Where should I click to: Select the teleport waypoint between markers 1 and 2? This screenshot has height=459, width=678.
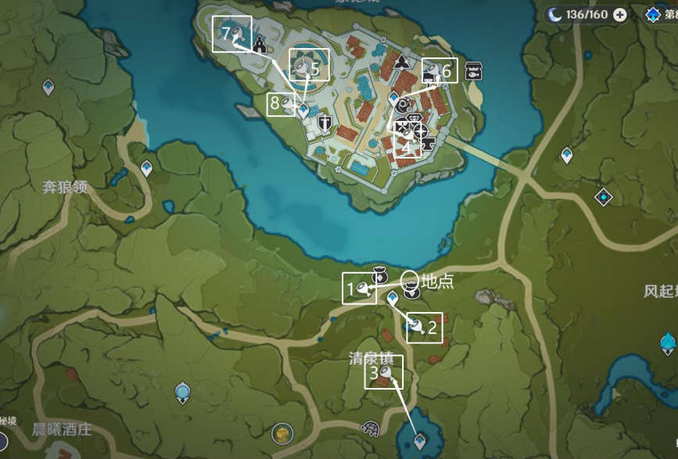coord(392,299)
